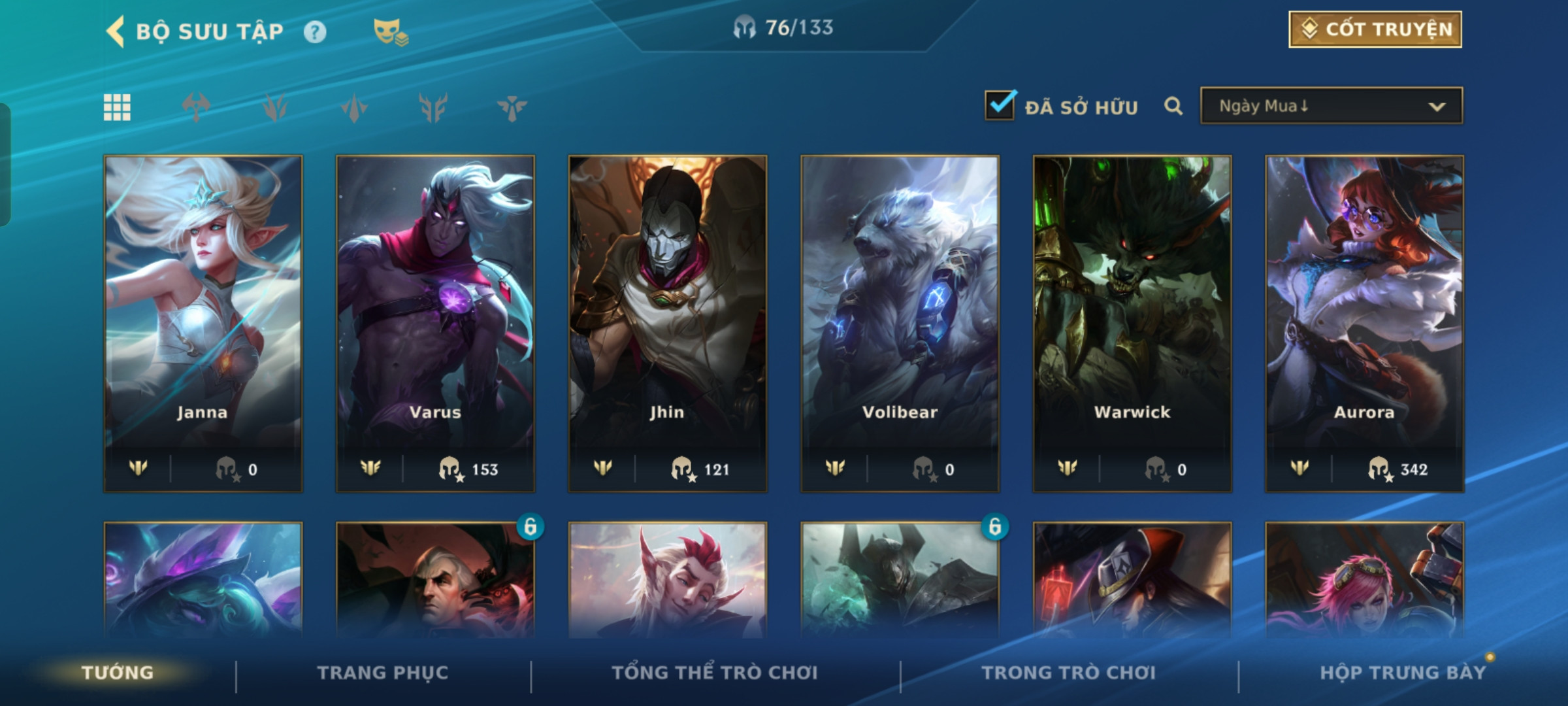
Task: Go back from Bộ Sưu Tập
Action: 116,31
